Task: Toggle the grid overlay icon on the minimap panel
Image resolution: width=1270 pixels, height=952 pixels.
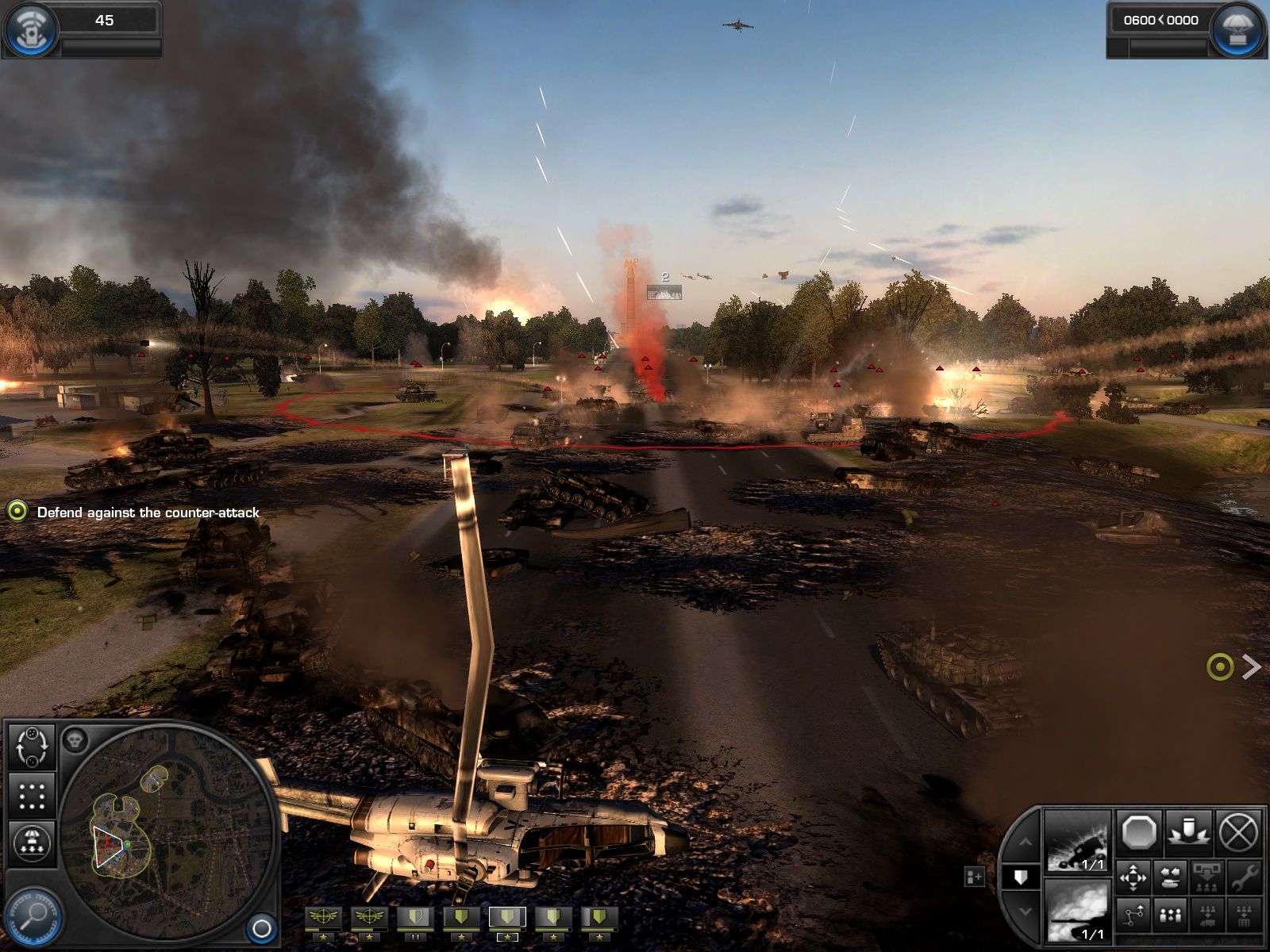Action: click(32, 795)
